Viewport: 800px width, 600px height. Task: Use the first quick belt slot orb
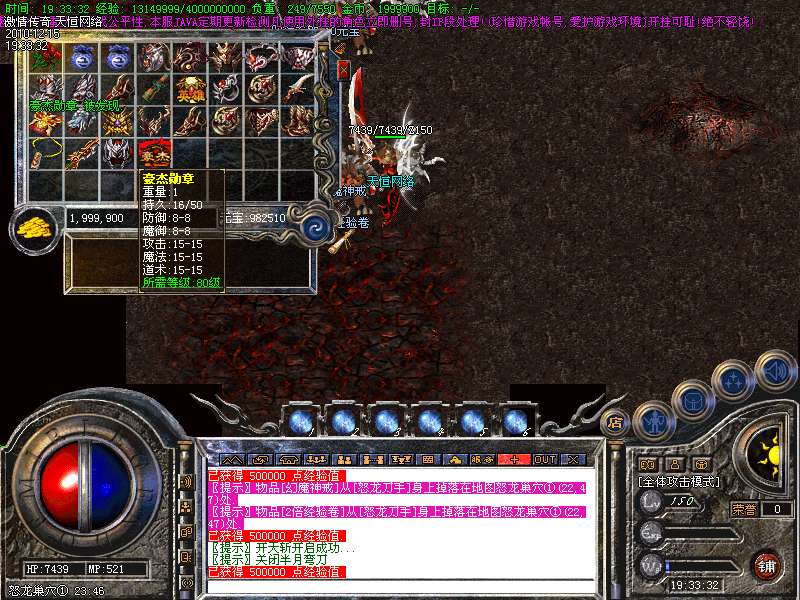[x=301, y=421]
